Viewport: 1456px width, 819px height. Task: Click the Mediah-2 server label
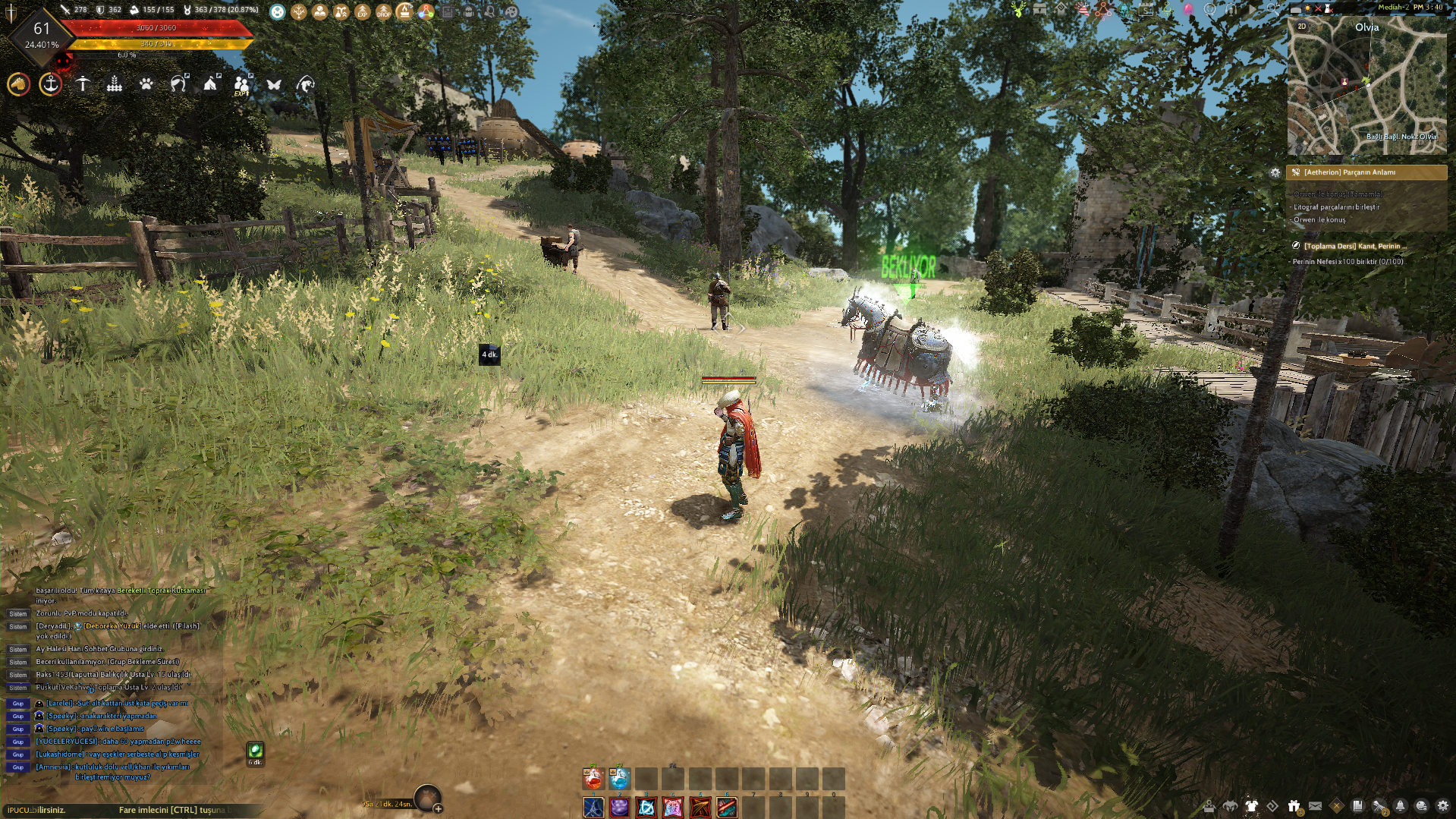(x=1394, y=8)
